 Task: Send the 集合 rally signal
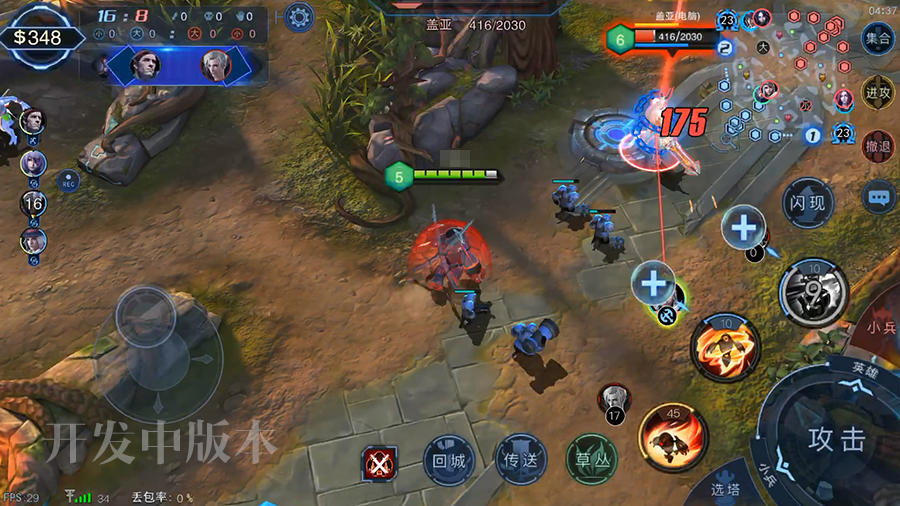pyautogui.click(x=877, y=39)
